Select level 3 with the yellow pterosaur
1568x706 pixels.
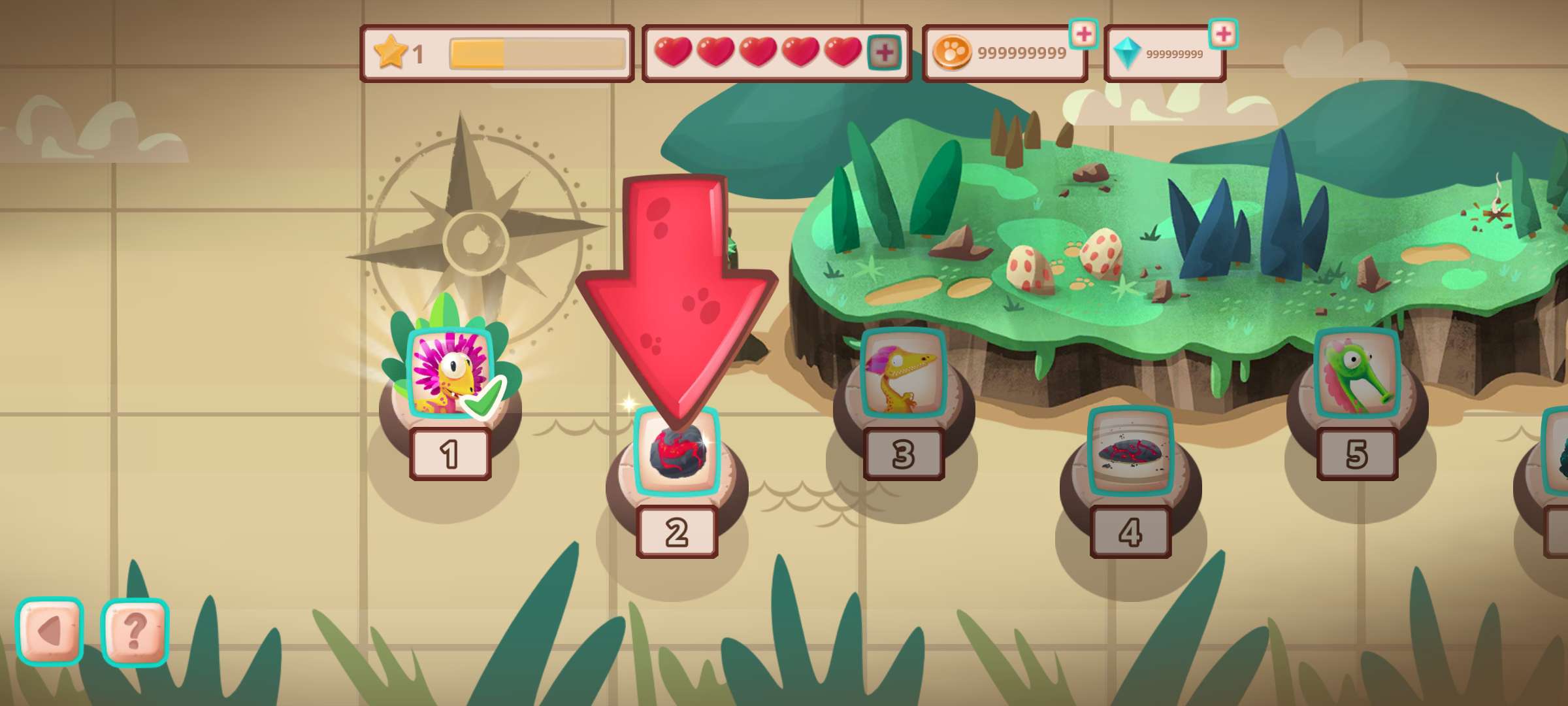[904, 374]
